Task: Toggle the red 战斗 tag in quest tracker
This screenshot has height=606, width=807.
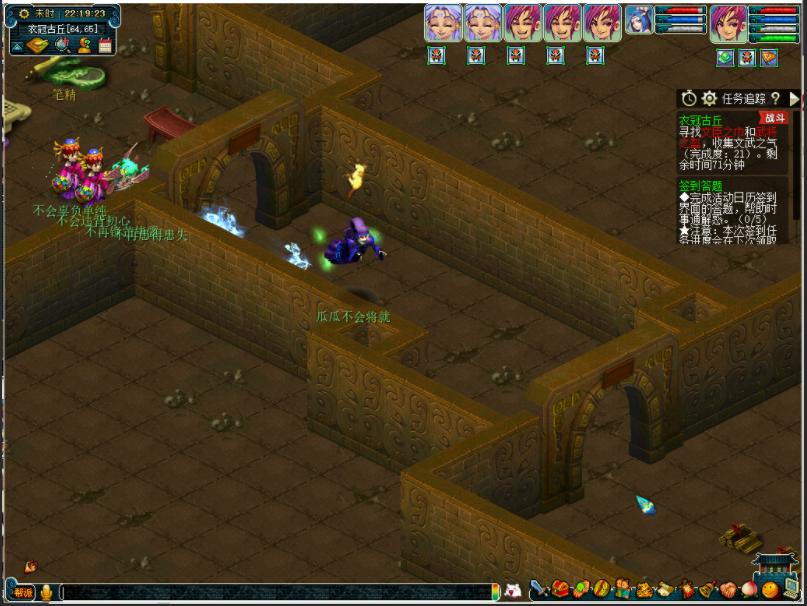Action: (x=773, y=118)
